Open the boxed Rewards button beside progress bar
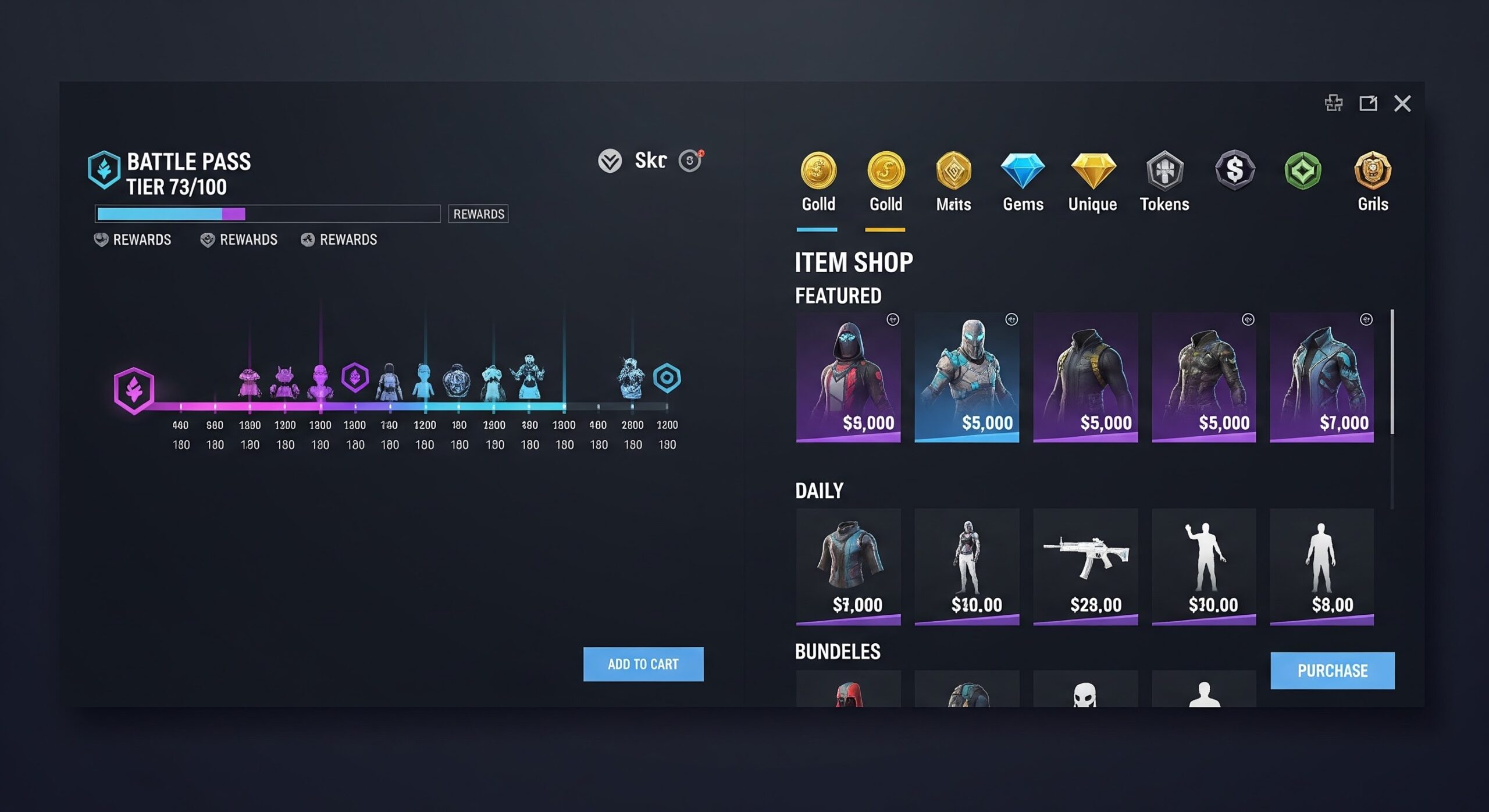This screenshot has height=812, width=1489. coord(478,214)
